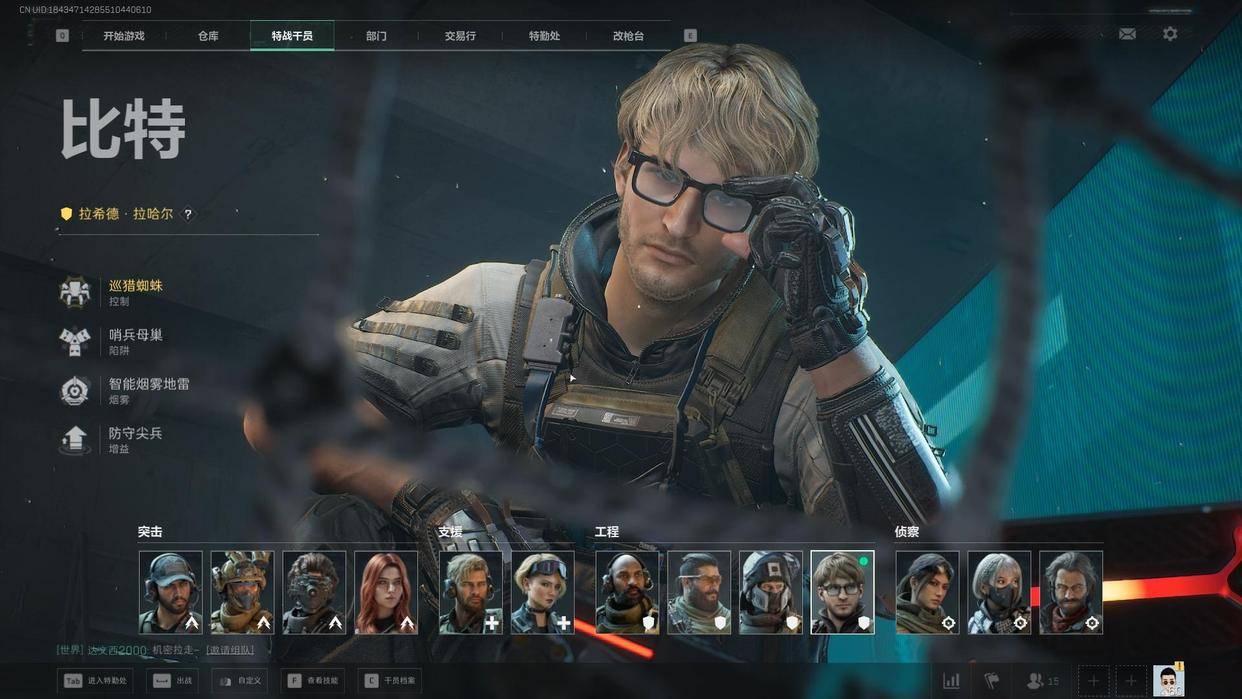Open the 改枪台 tab
Screen dimensions: 1242x699
click(x=628, y=36)
